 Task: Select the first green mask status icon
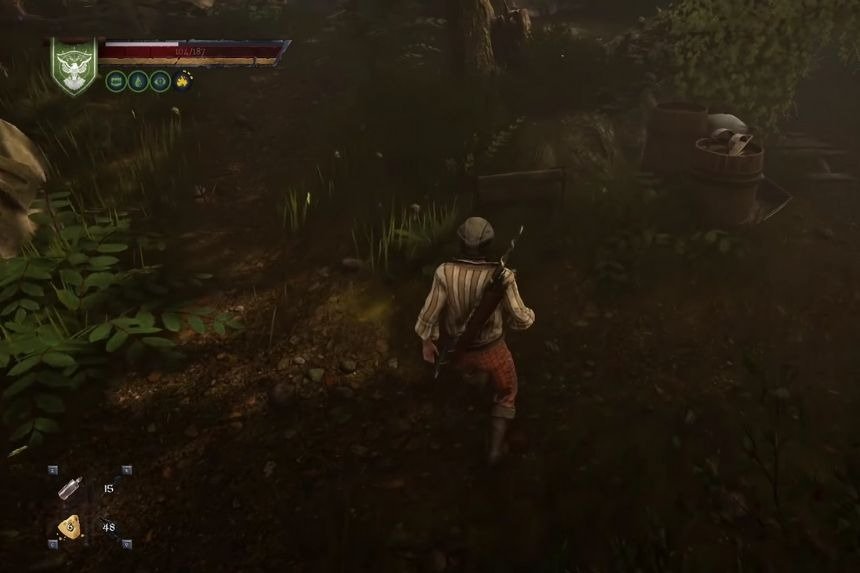point(116,82)
